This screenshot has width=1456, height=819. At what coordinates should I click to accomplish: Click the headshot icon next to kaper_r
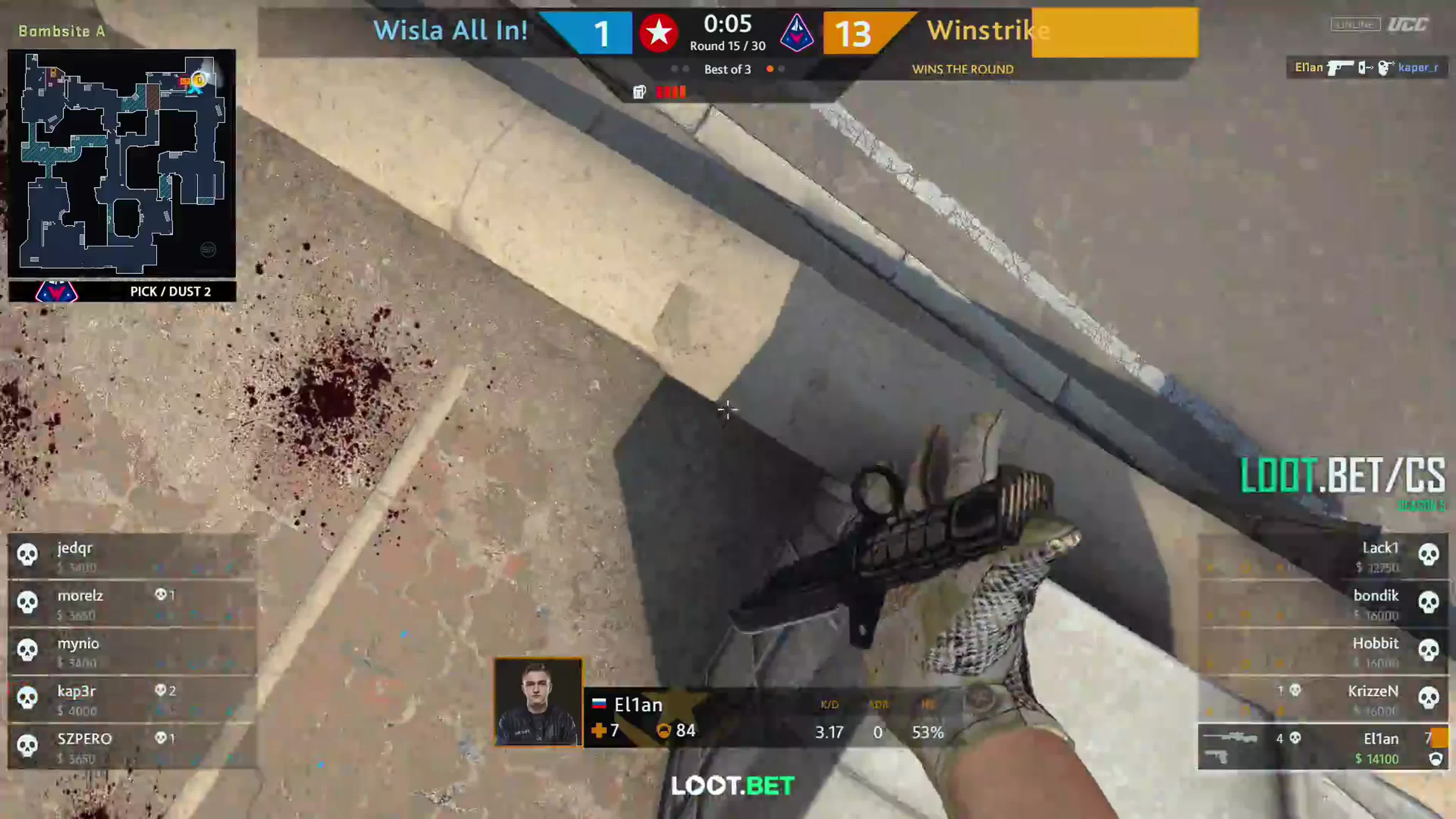click(x=1383, y=68)
